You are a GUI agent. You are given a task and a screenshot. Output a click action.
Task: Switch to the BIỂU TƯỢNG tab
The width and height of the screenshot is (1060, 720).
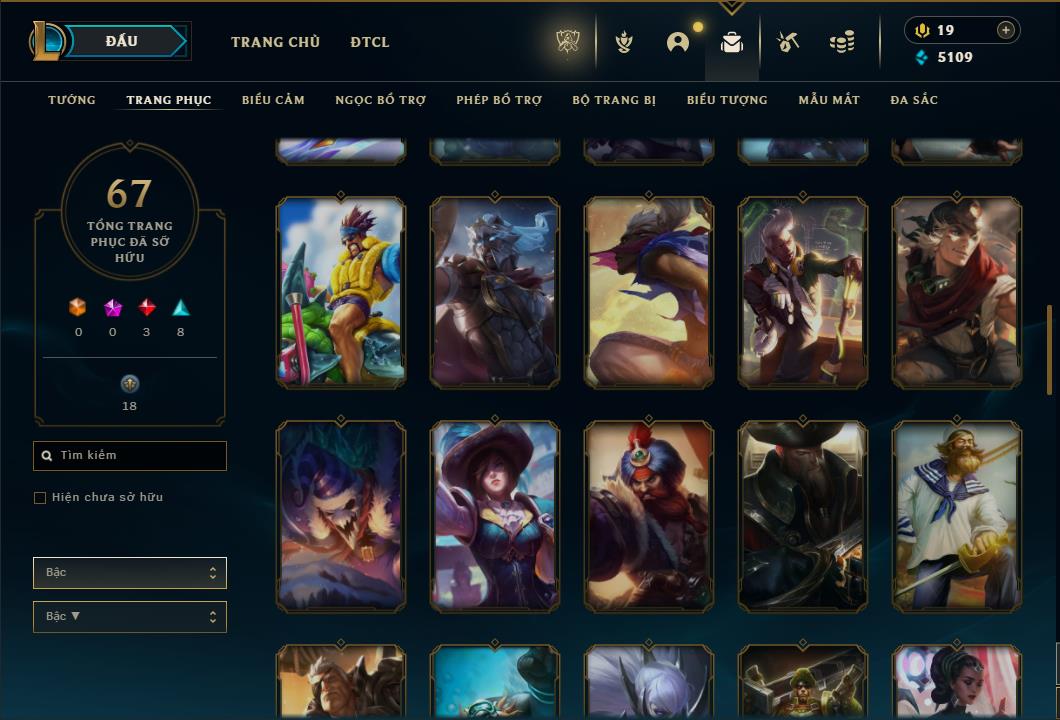click(727, 100)
